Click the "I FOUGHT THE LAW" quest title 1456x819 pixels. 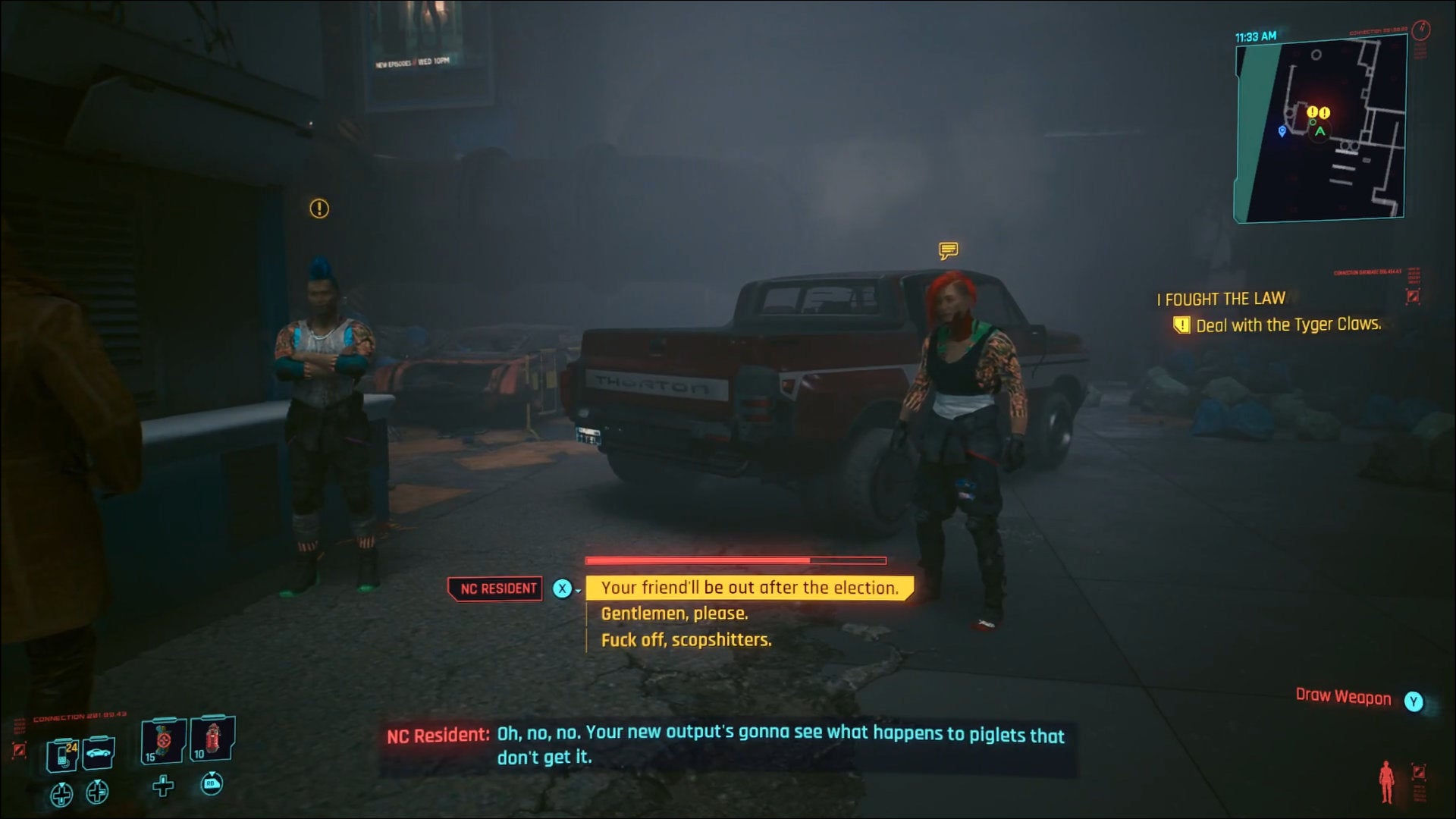1221,299
